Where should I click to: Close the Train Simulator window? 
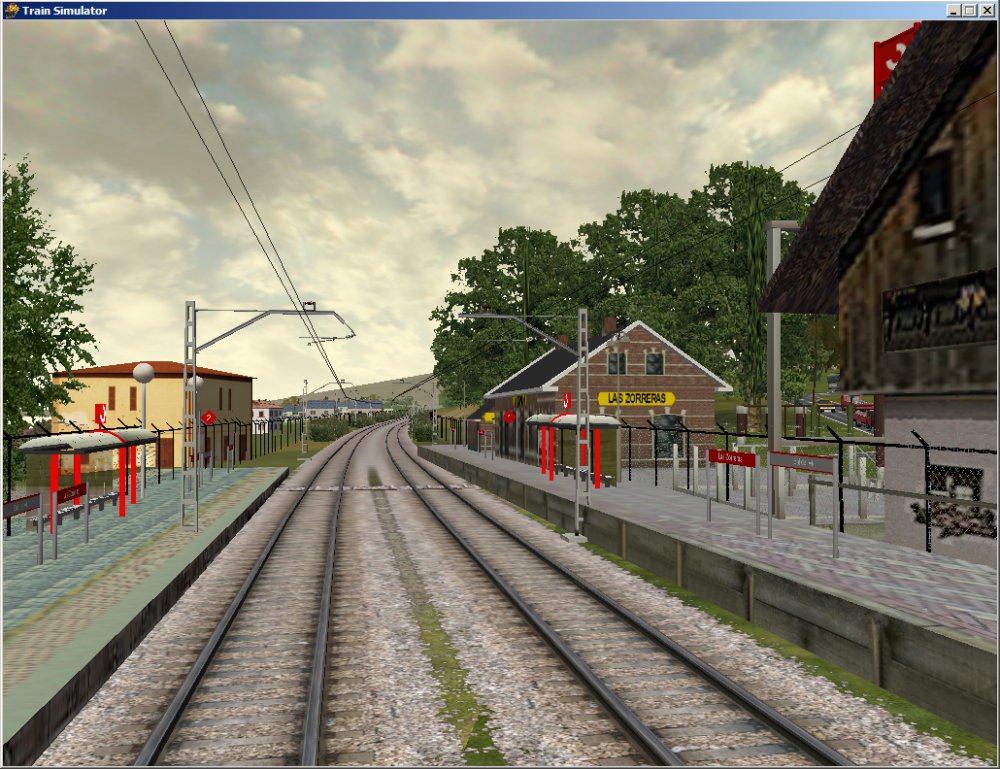(987, 10)
